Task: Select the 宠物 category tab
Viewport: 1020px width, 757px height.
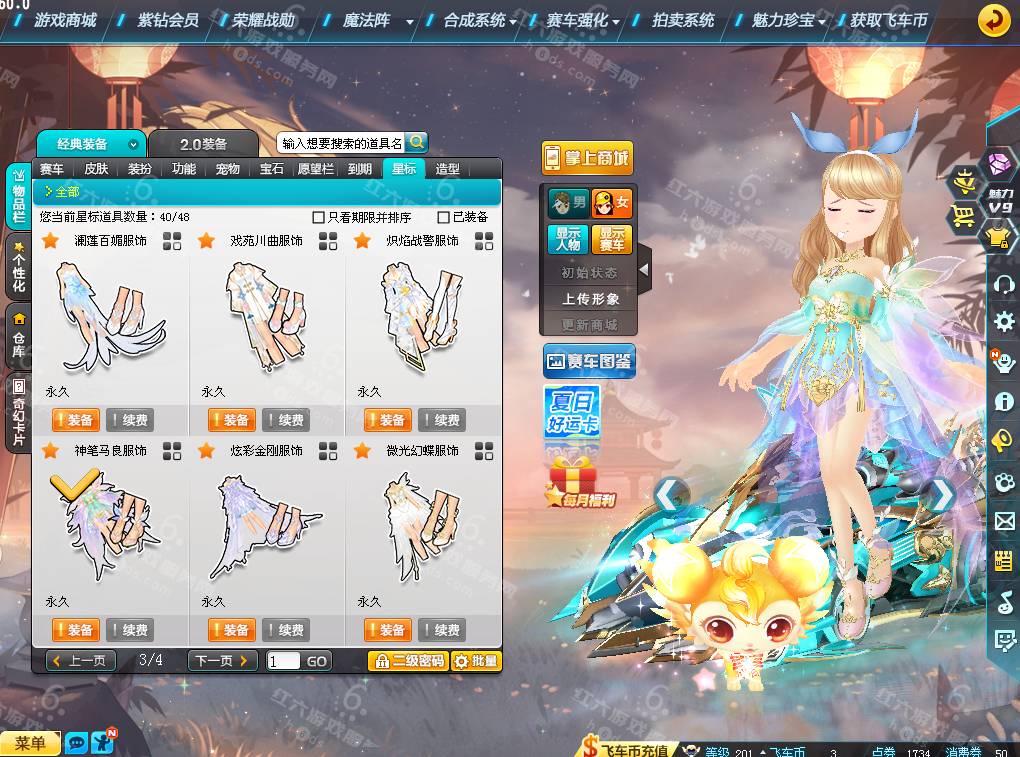Action: tap(228, 169)
